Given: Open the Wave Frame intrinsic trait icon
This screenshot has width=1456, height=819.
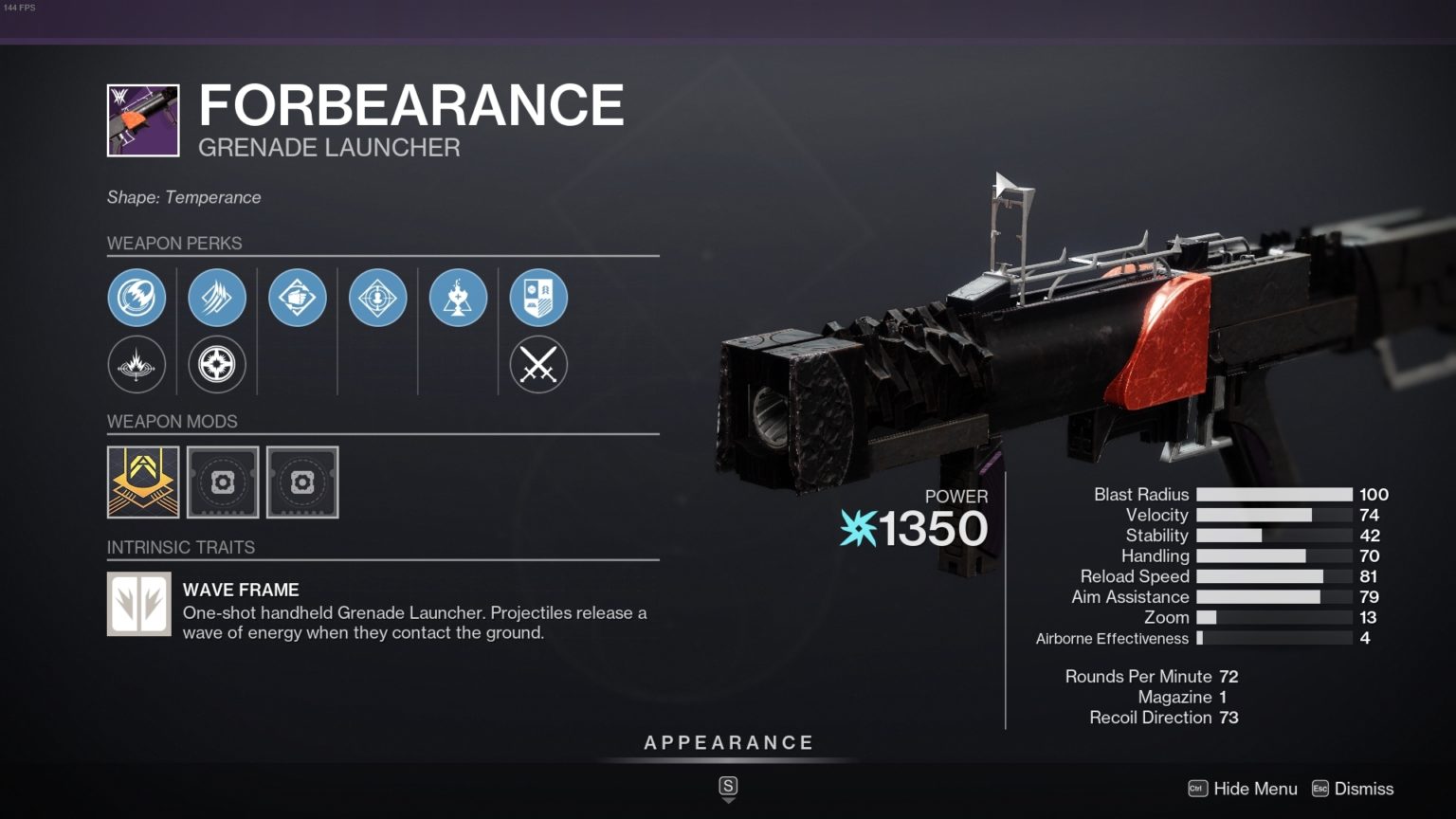Looking at the screenshot, I should [138, 604].
